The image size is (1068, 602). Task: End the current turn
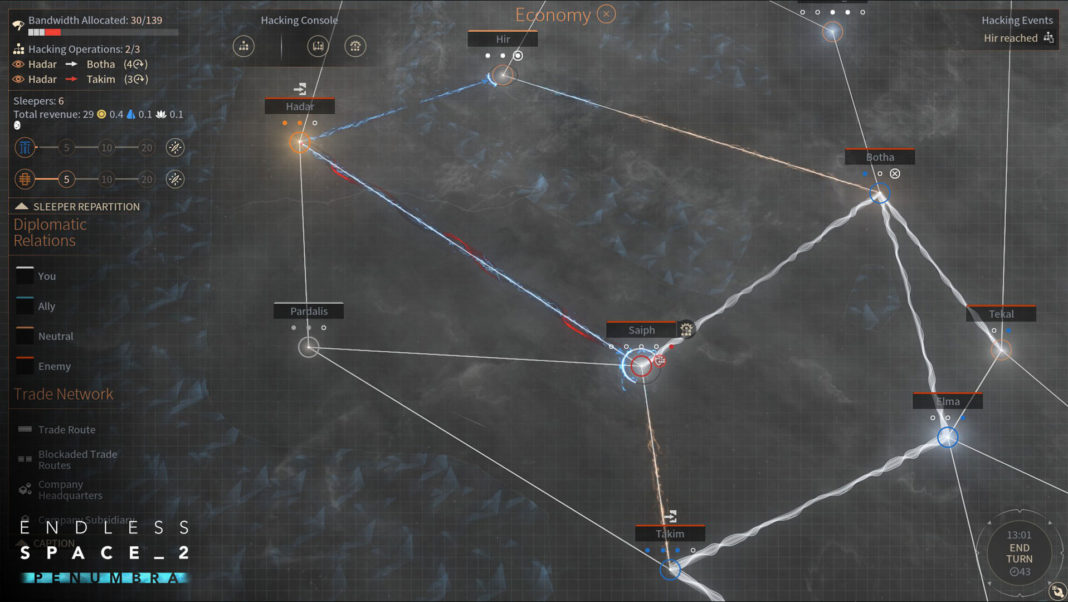1019,553
